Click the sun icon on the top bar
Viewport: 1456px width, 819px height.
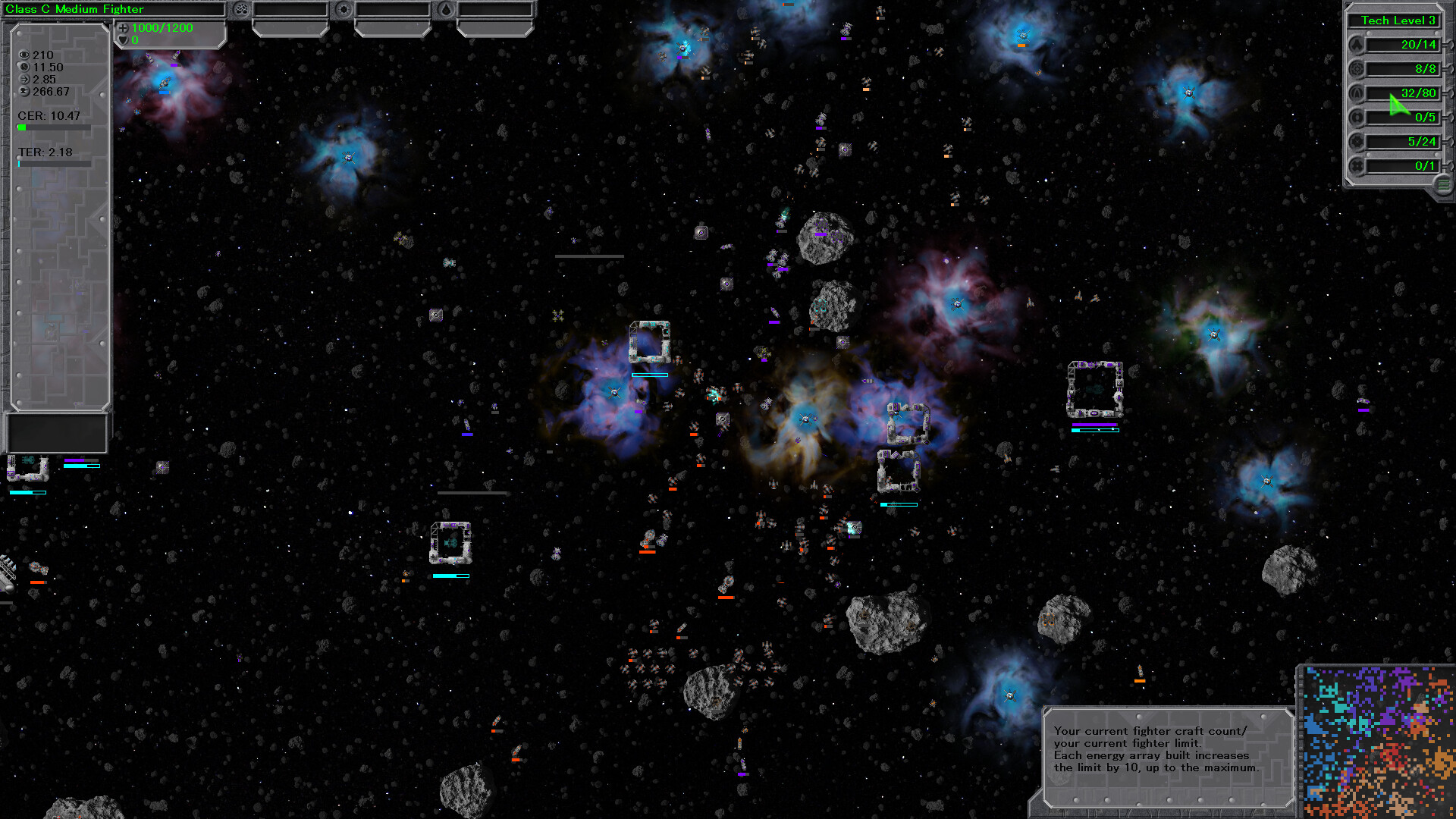344,10
